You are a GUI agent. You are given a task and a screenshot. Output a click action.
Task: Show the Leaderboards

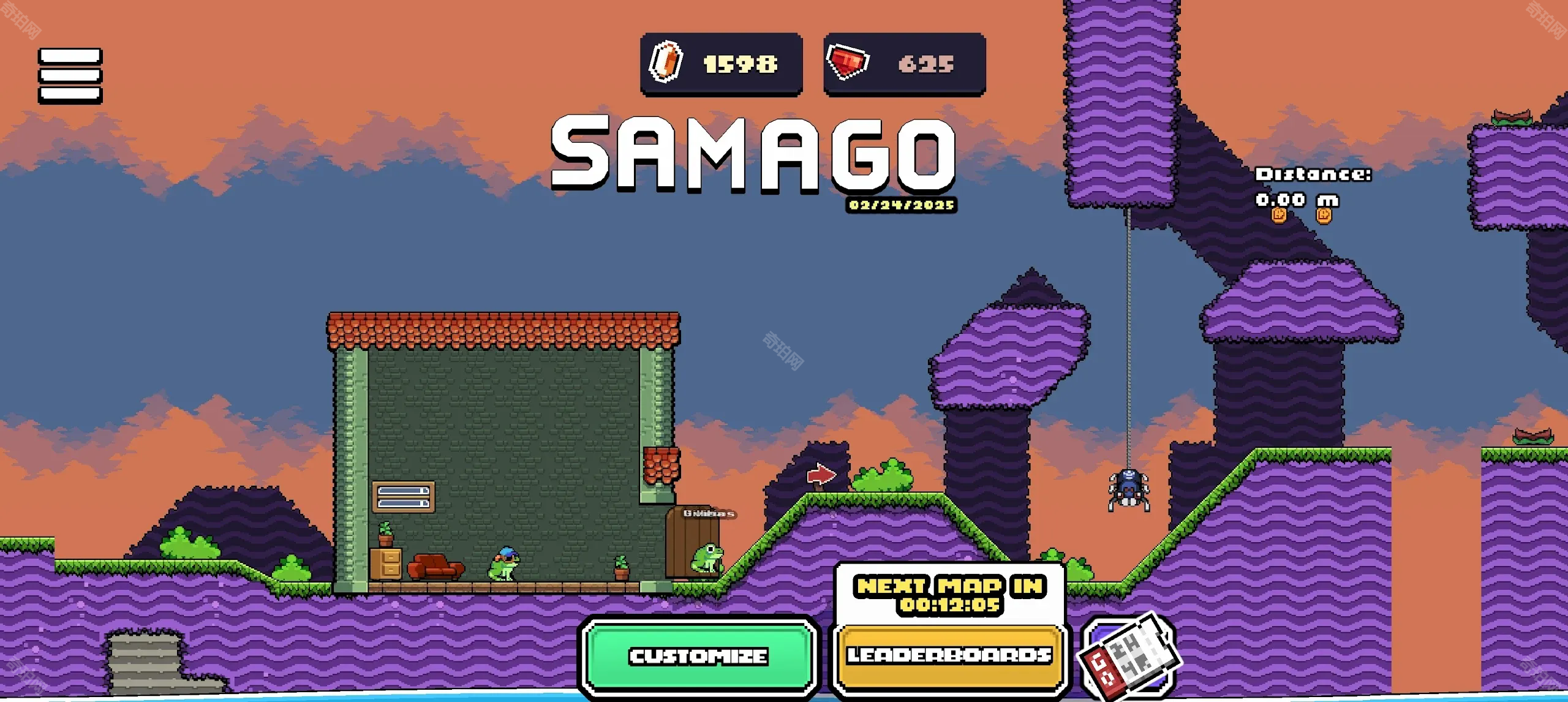[949, 655]
